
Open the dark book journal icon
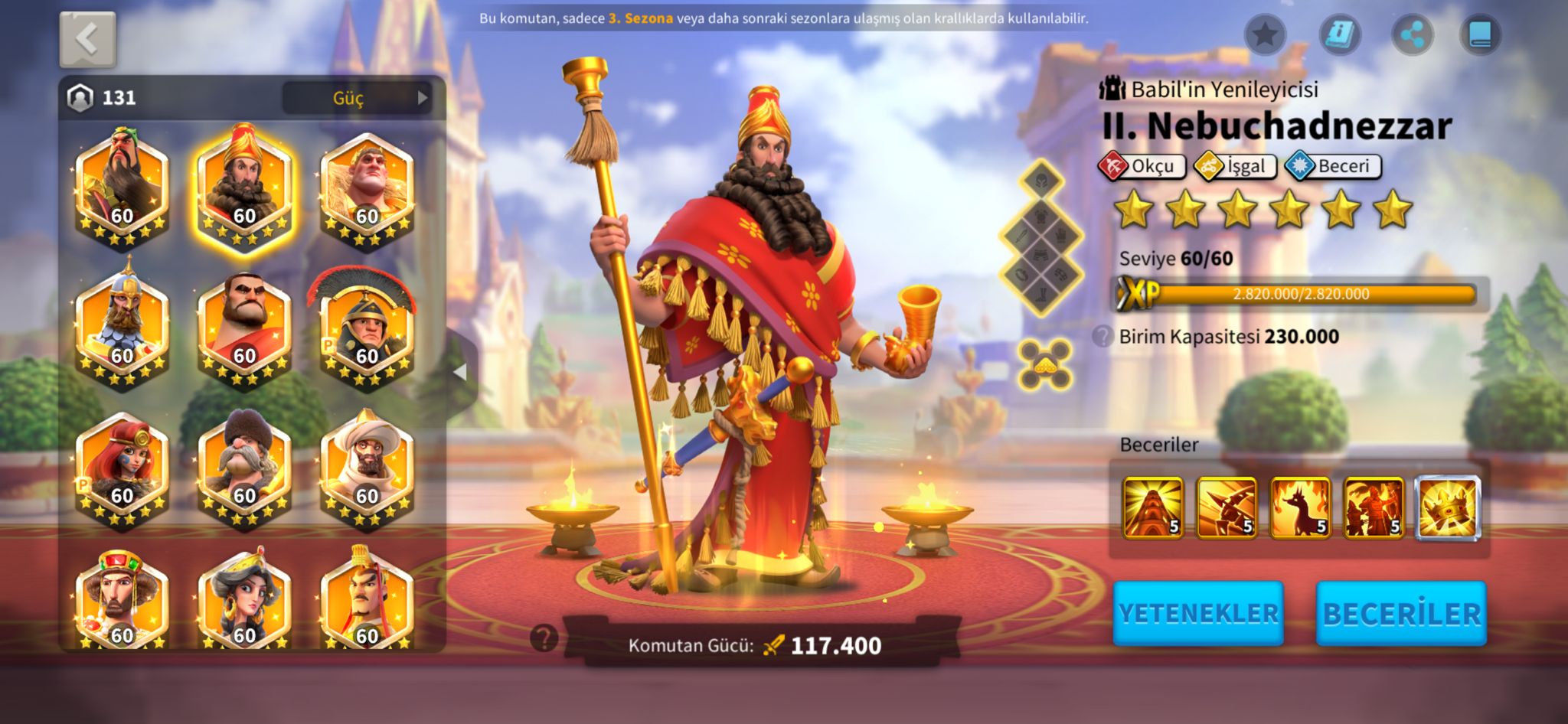click(1480, 34)
